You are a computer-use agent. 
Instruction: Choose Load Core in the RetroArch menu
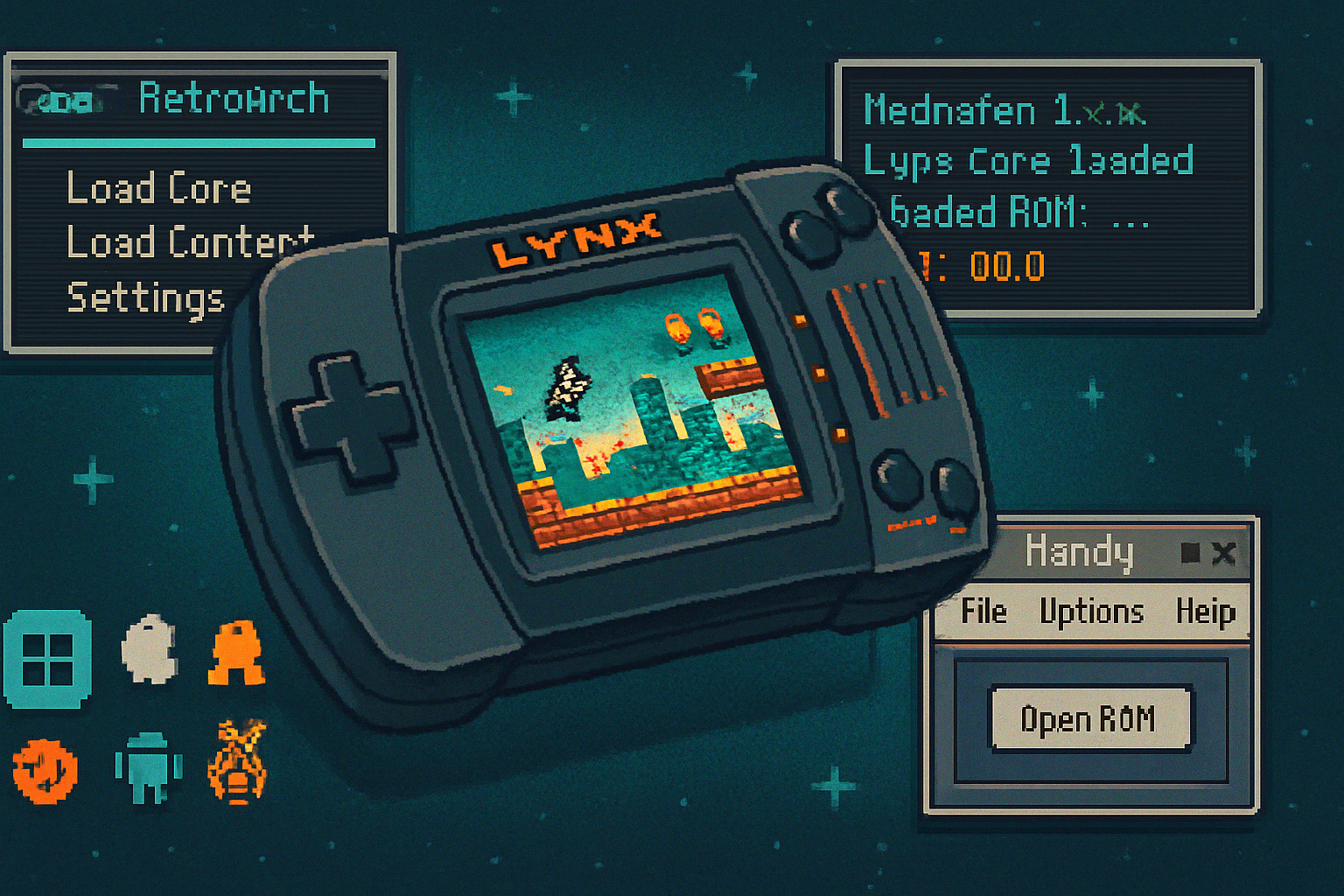(158, 188)
